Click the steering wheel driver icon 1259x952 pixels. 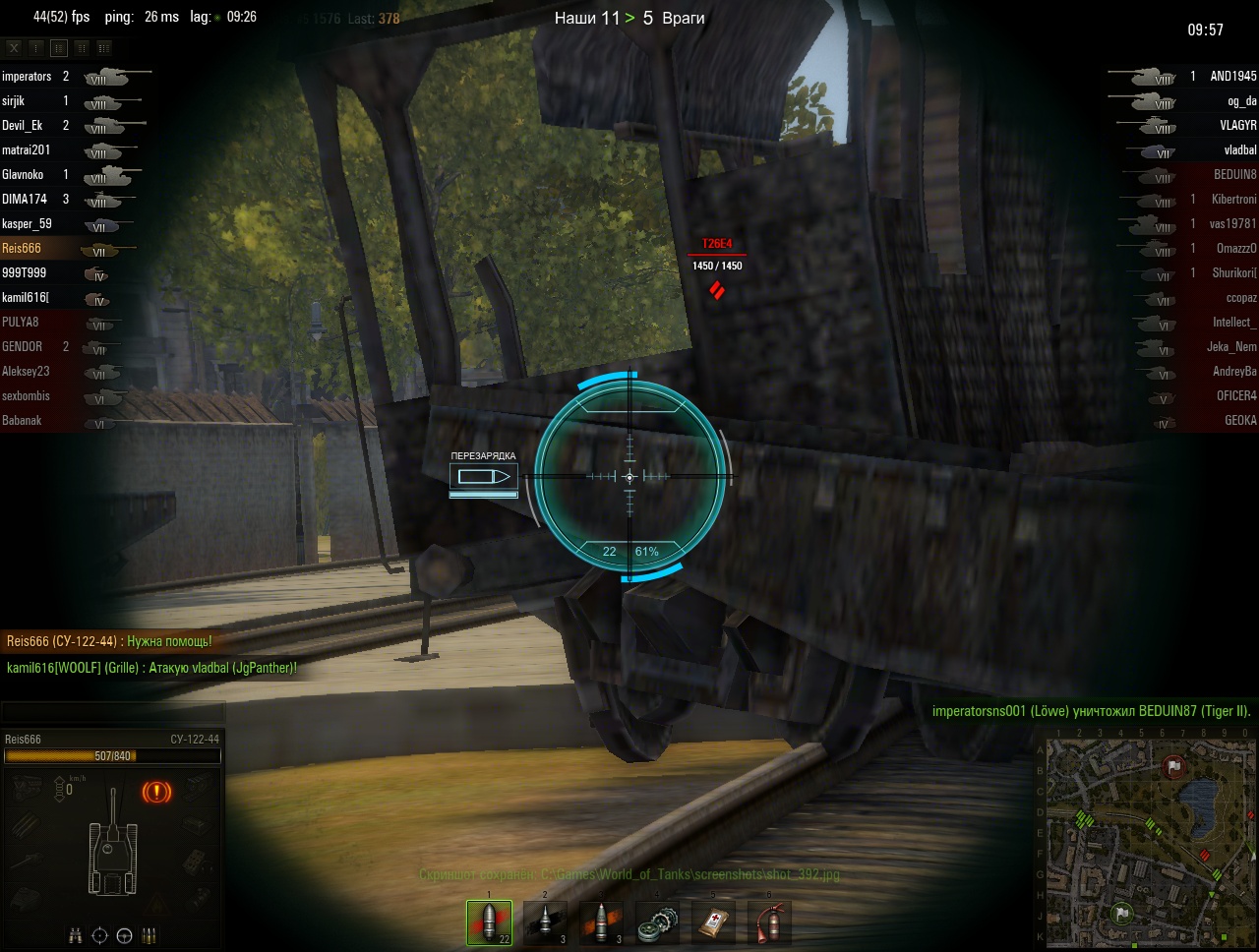click(124, 935)
